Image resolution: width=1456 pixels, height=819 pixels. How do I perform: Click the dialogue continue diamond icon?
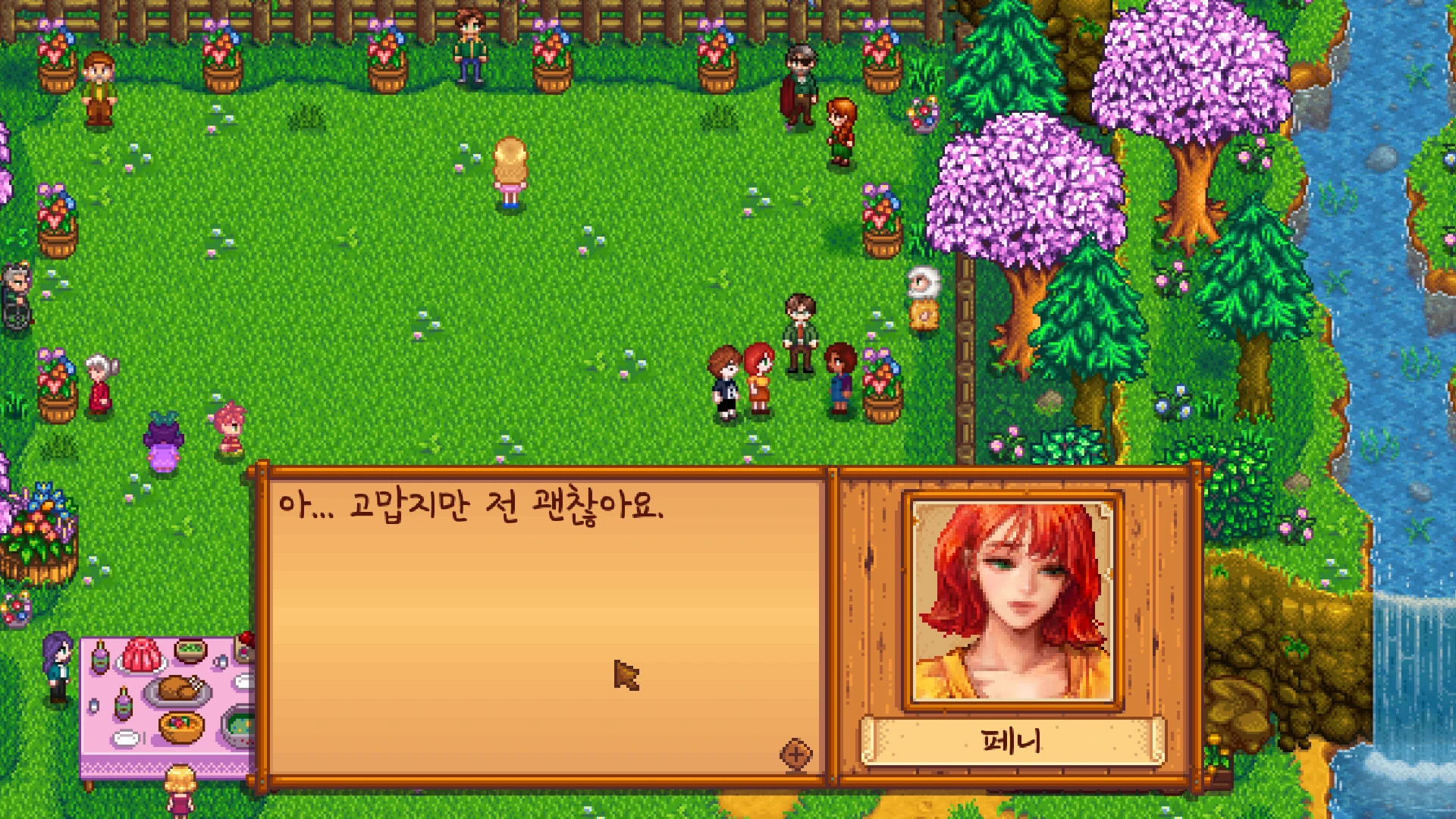(795, 754)
